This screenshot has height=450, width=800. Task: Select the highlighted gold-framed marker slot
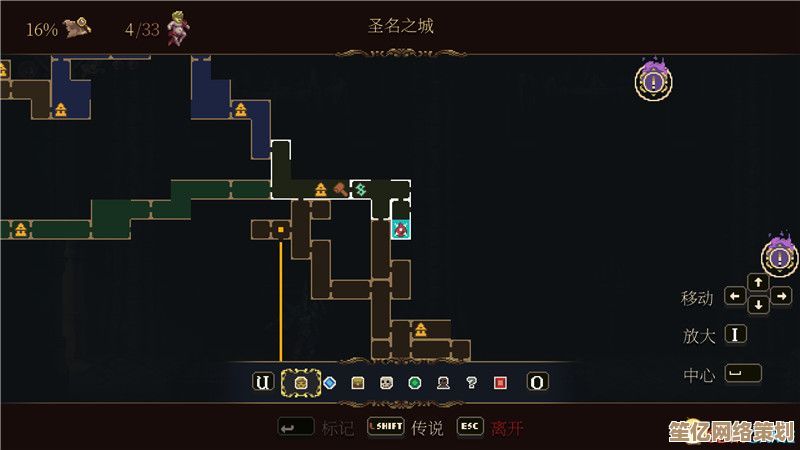coord(298,382)
